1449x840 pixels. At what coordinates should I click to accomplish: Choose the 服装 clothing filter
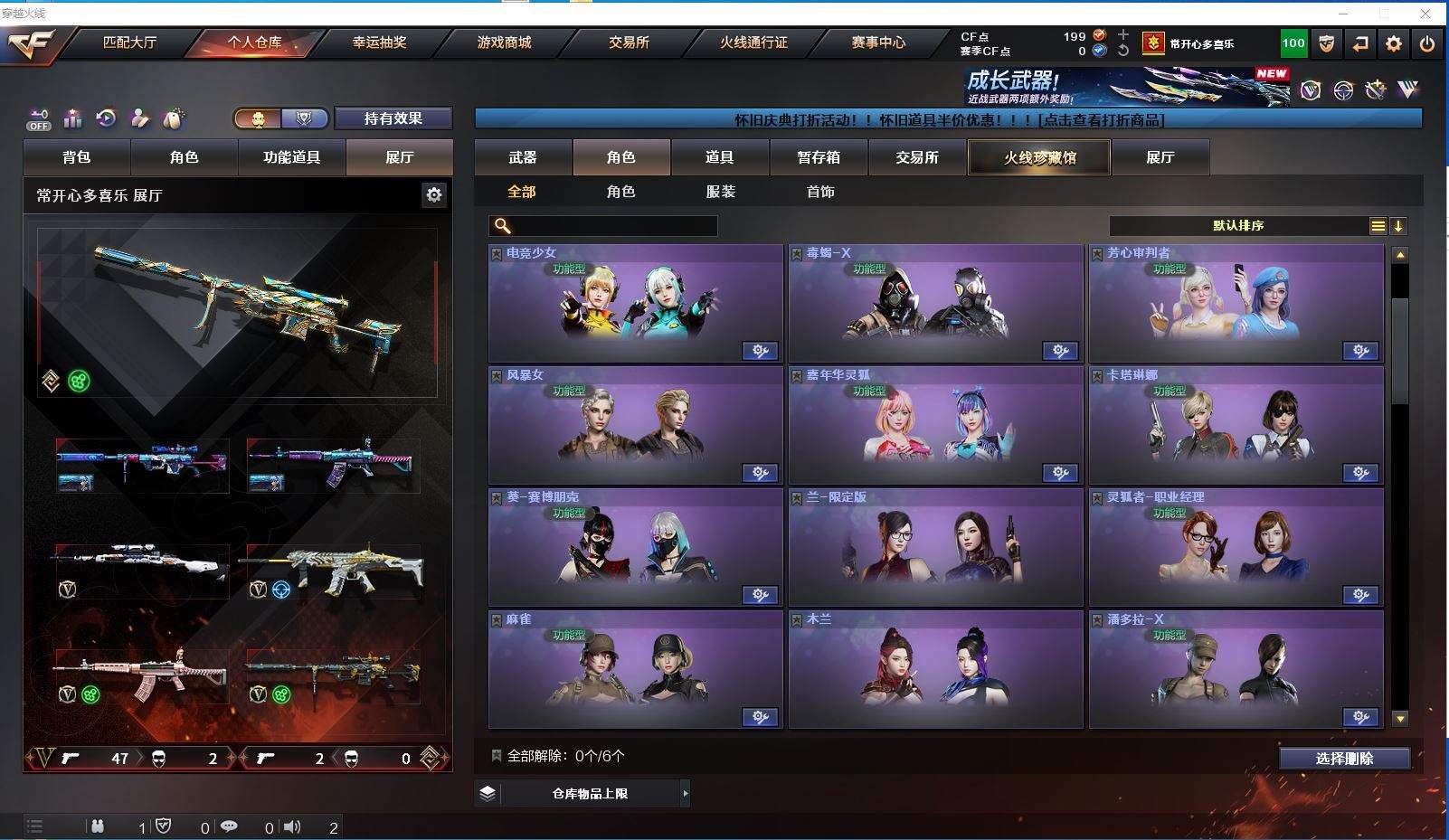(721, 192)
